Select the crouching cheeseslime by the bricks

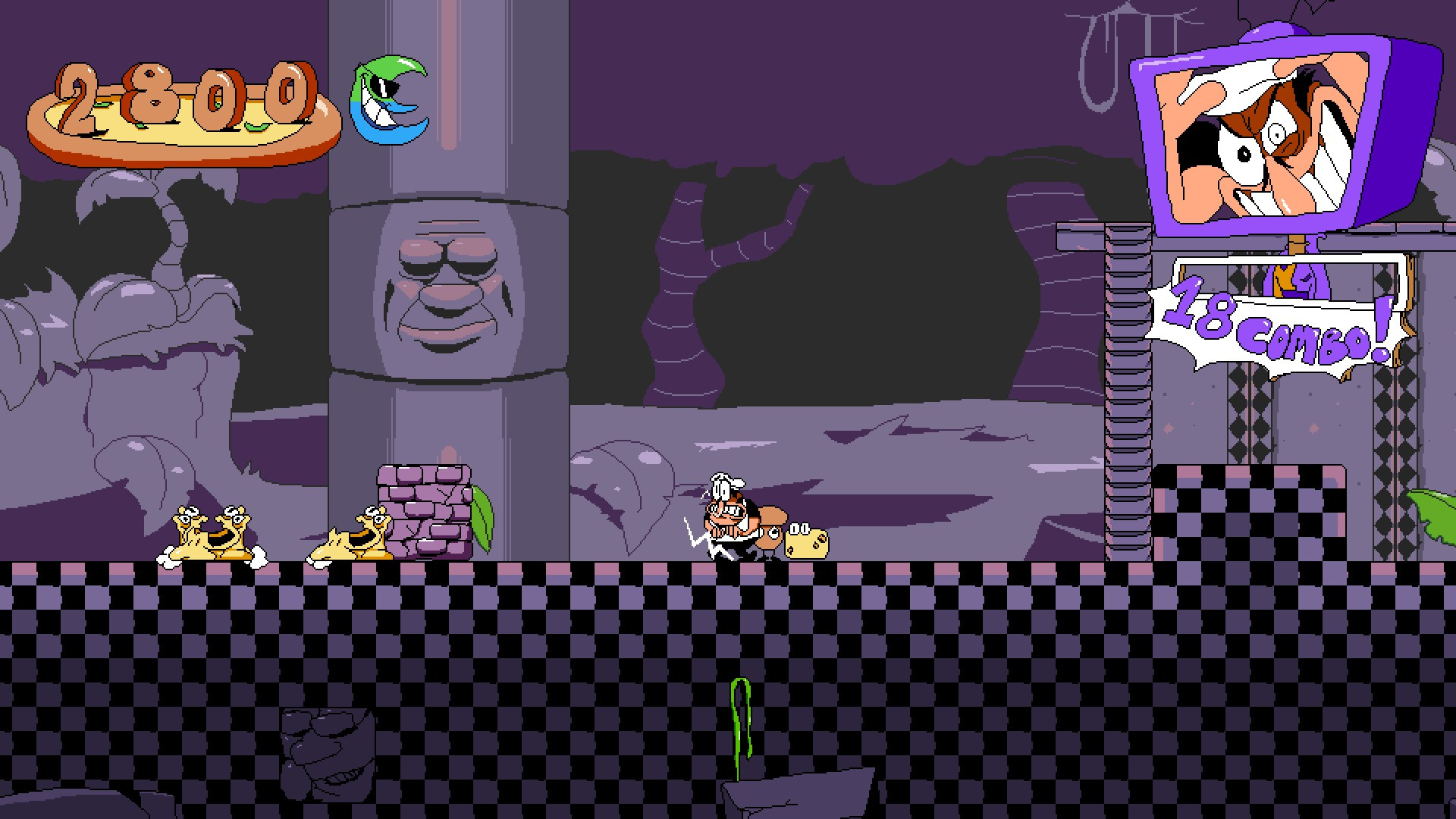coord(353,538)
